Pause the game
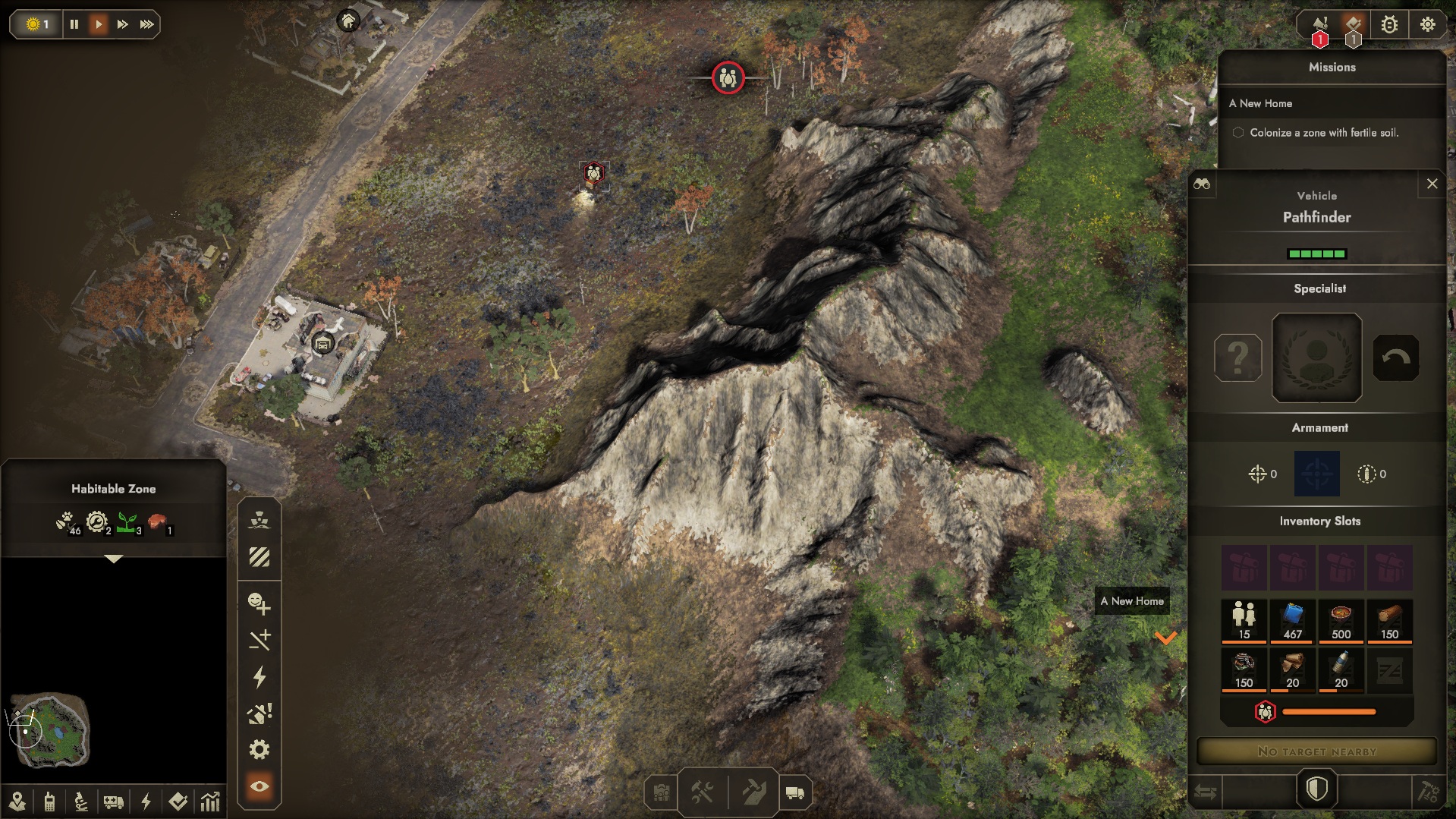 coord(74,24)
